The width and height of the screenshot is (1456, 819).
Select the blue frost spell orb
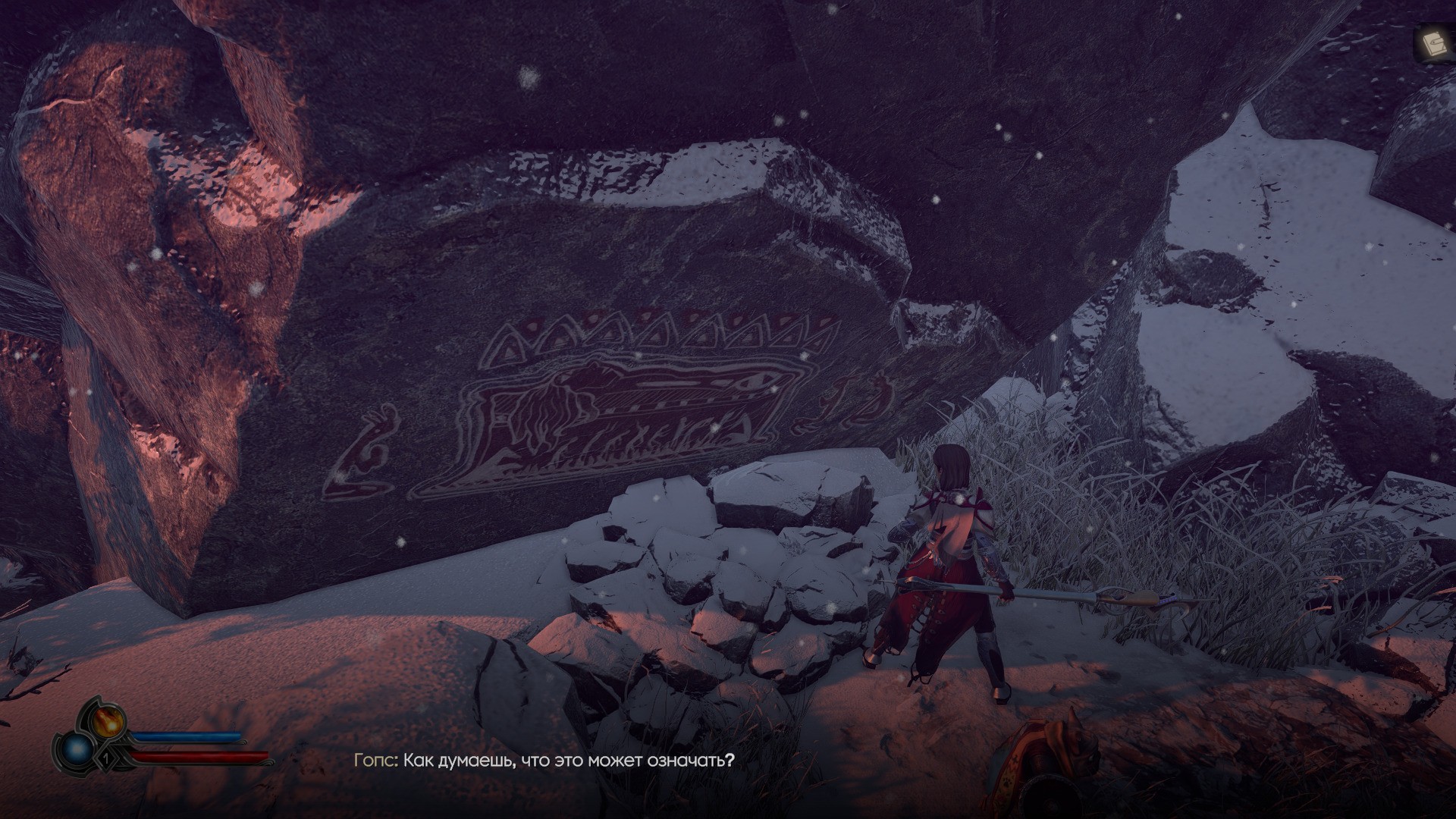(78, 750)
